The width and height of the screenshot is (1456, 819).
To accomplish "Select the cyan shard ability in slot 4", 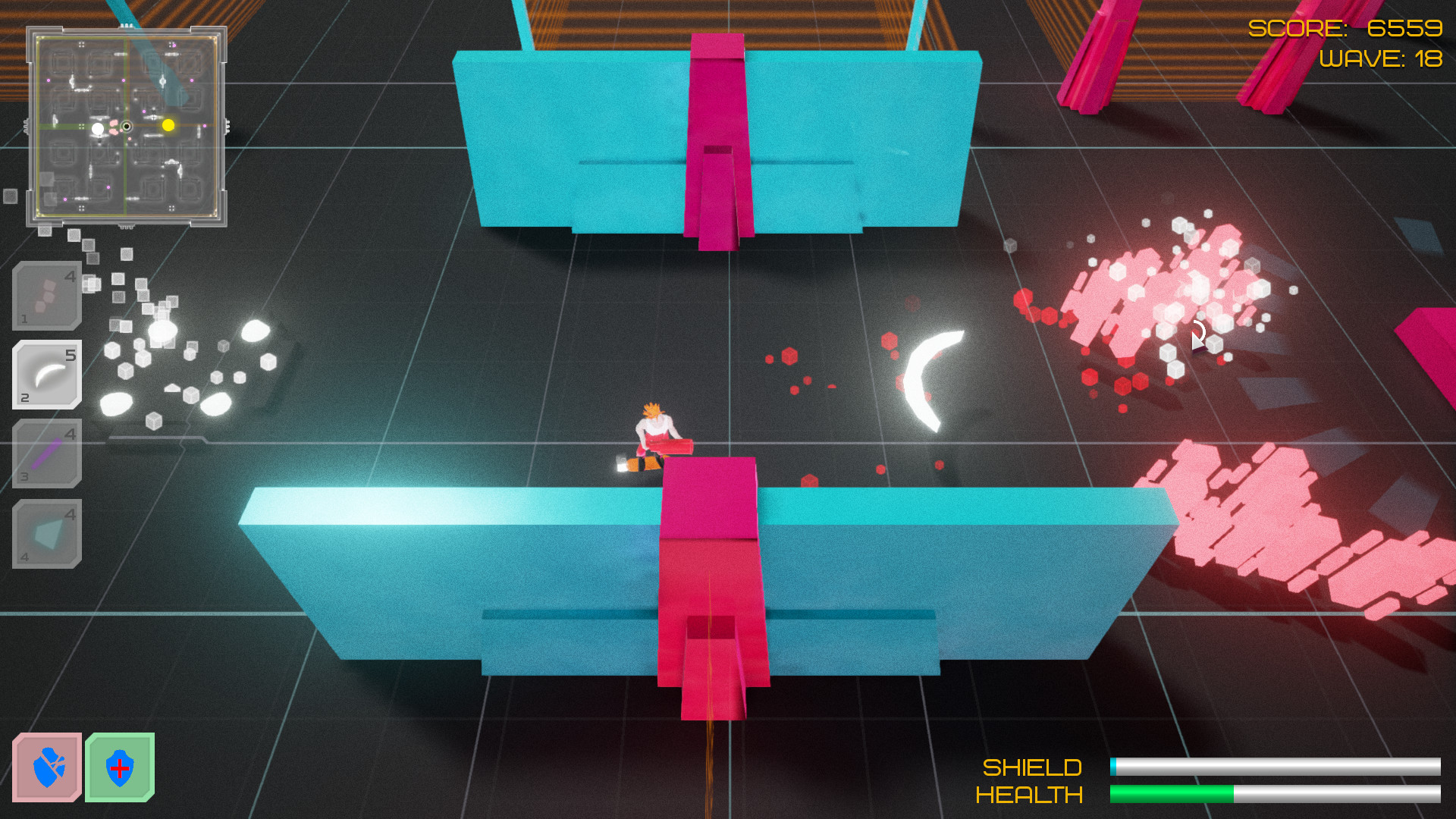I will 45,535.
